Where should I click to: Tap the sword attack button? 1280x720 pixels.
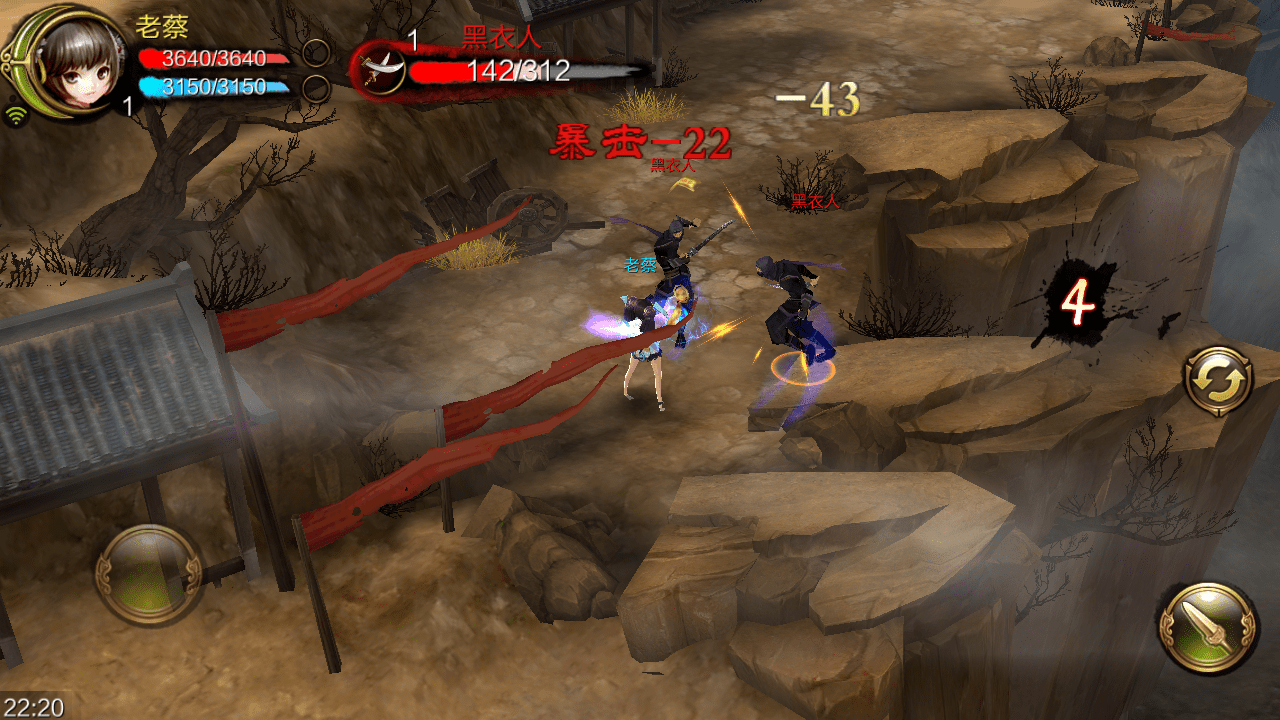pyautogui.click(x=1207, y=627)
